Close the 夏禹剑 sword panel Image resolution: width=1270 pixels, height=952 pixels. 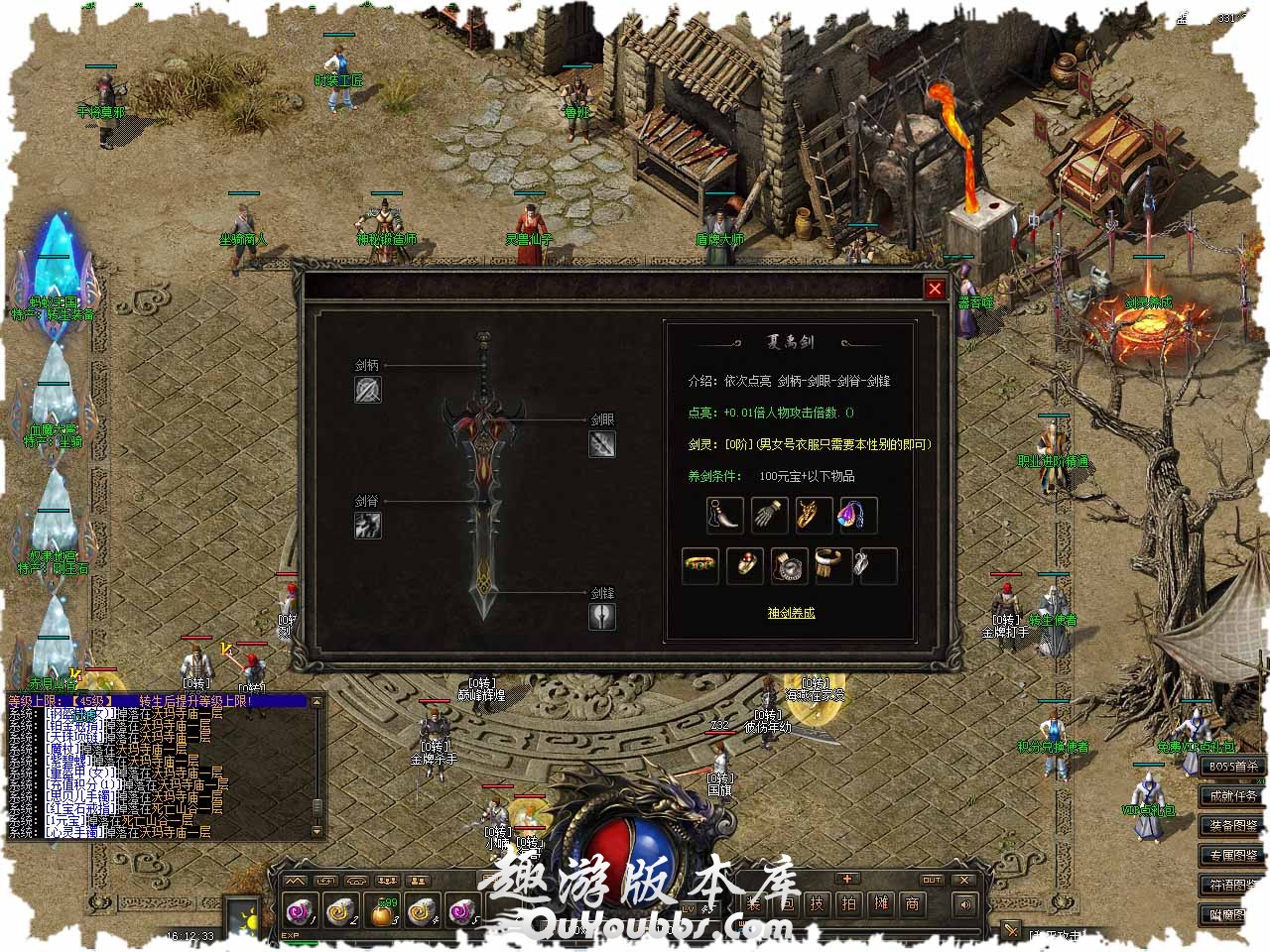tap(935, 289)
